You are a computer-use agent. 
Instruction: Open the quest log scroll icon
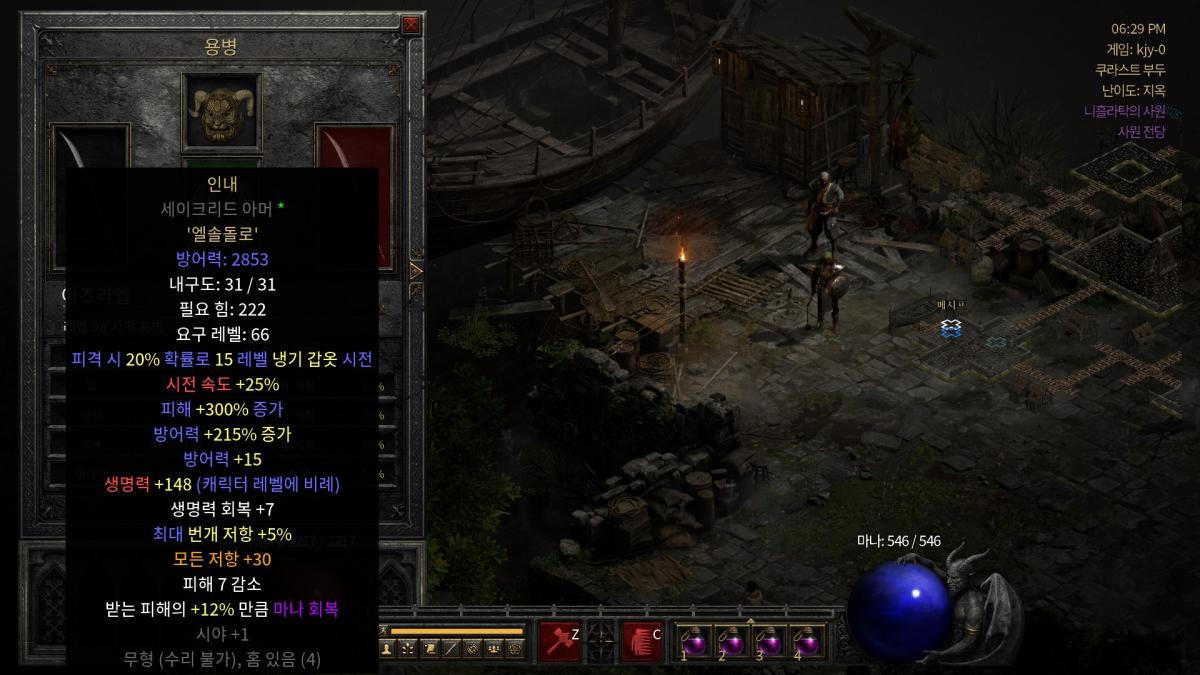tap(429, 649)
